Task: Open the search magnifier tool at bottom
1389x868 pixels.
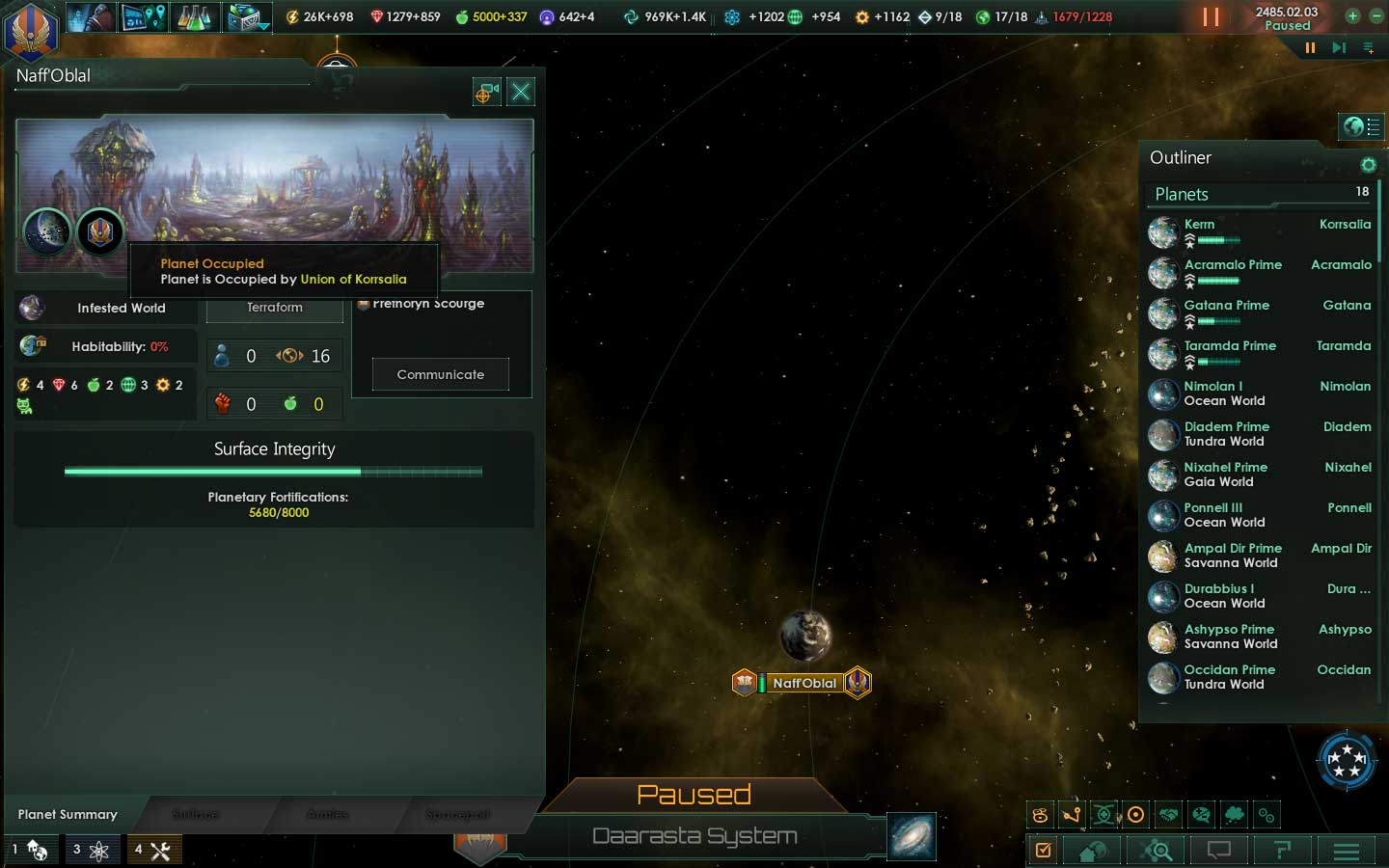Action: click(1156, 851)
